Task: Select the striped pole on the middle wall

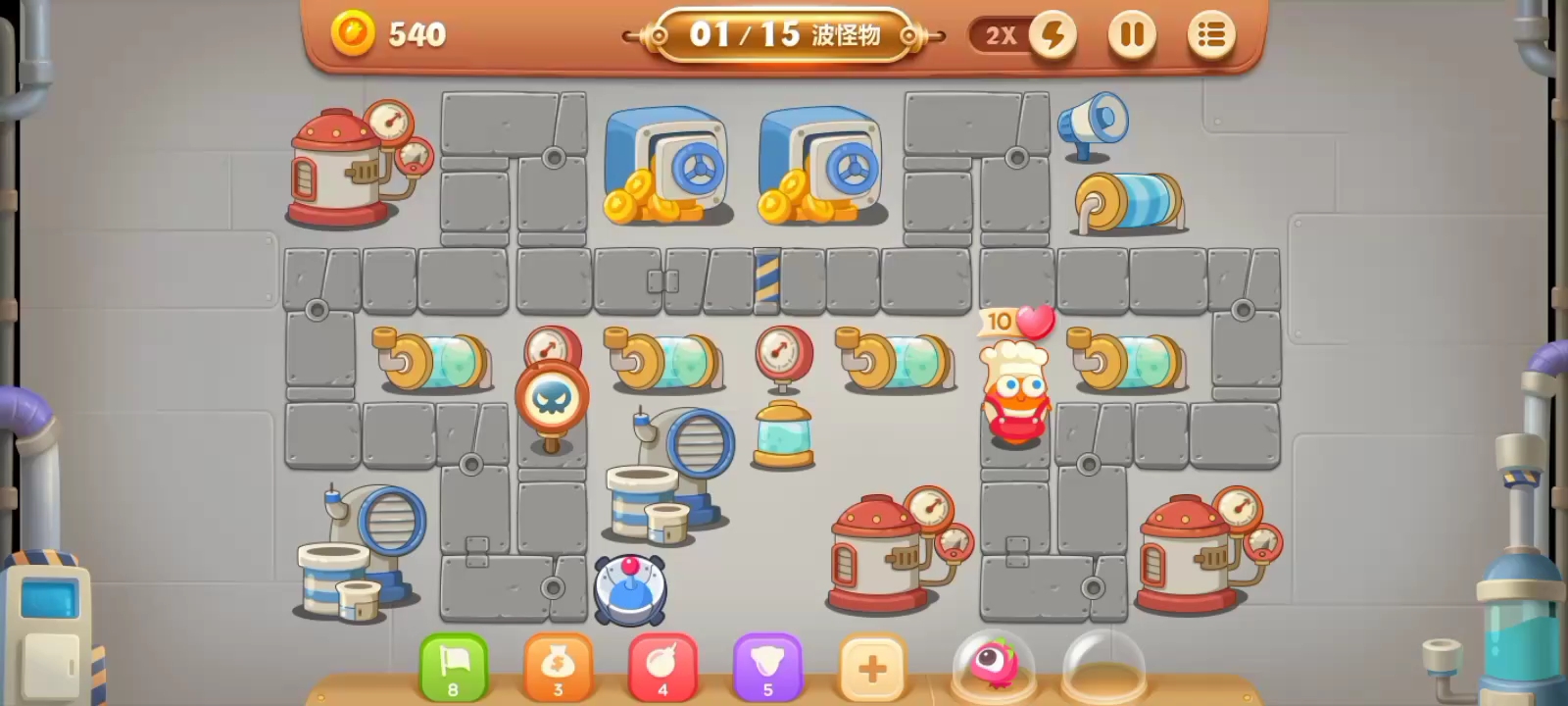Action: click(767, 277)
